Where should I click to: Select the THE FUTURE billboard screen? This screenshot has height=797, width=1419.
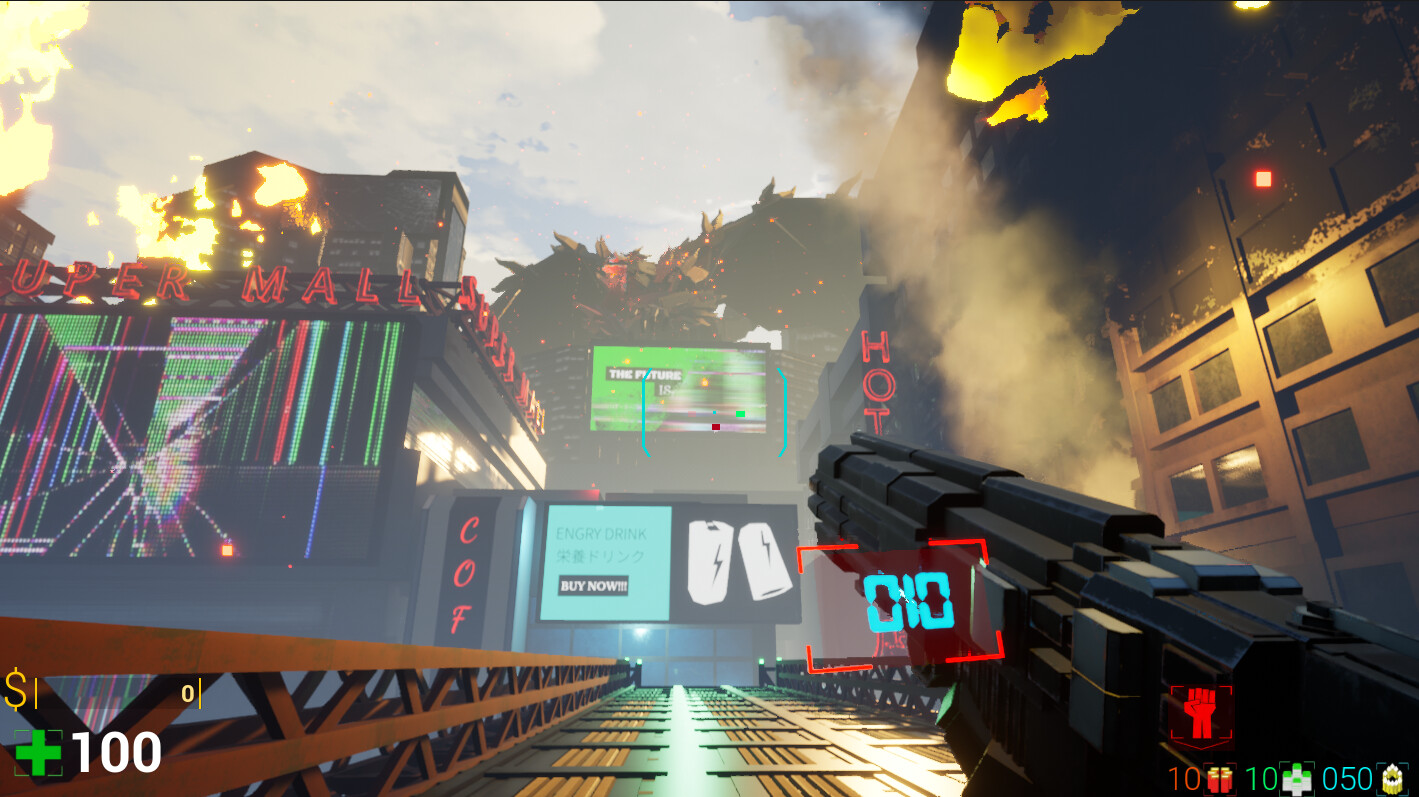[x=680, y=388]
